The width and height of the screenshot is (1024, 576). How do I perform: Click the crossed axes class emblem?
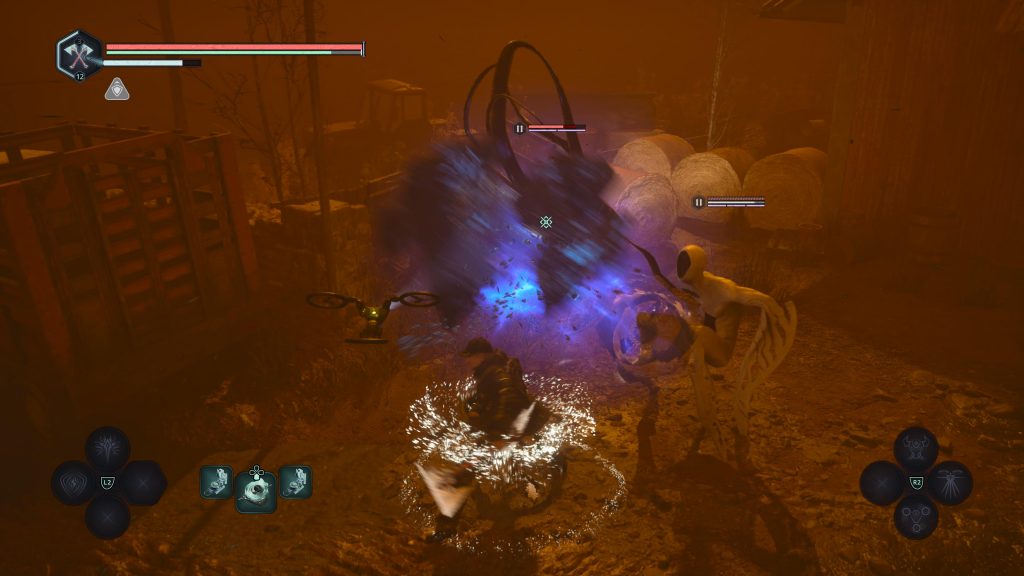pyautogui.click(x=78, y=53)
